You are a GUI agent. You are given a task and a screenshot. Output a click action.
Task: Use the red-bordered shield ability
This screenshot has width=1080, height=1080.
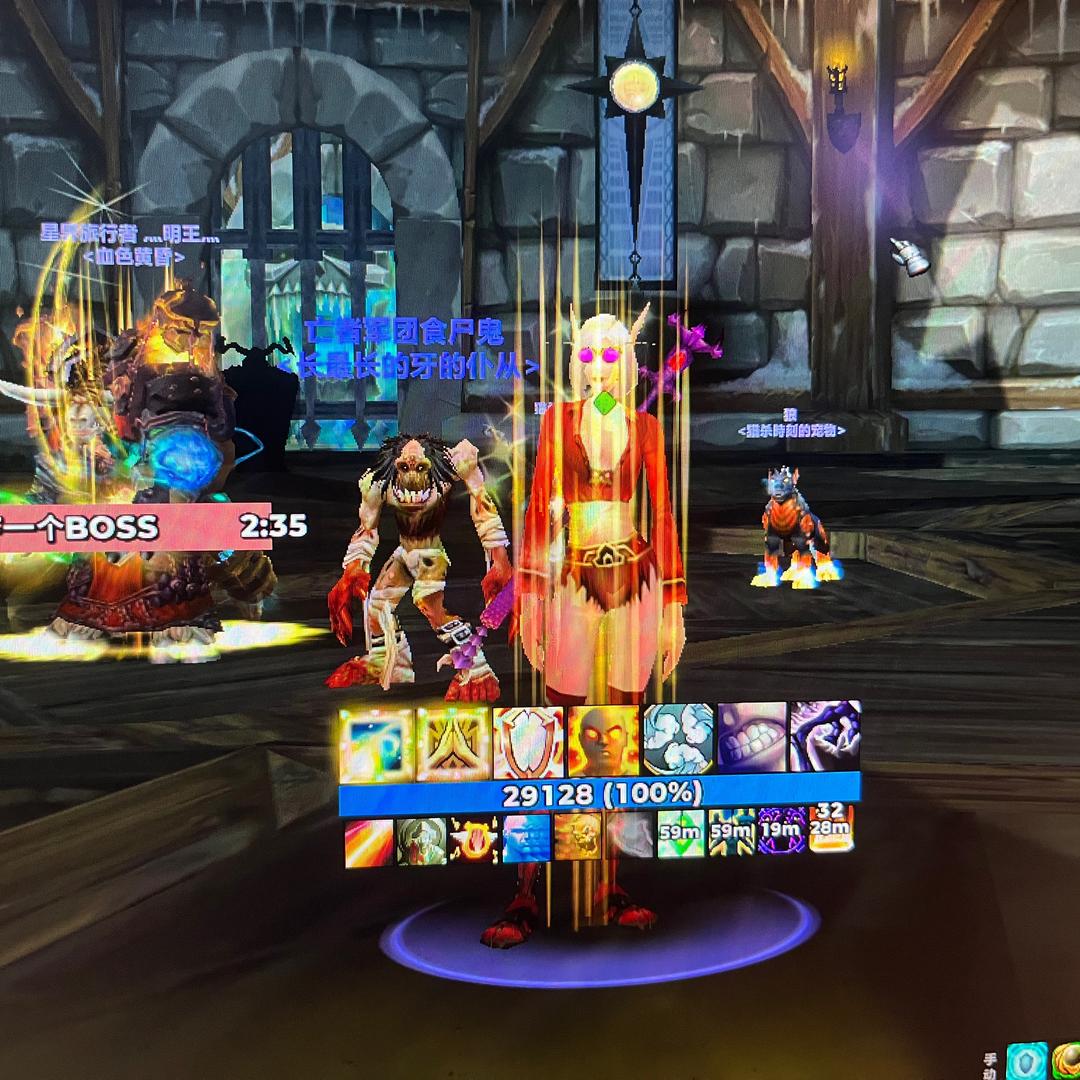(528, 744)
